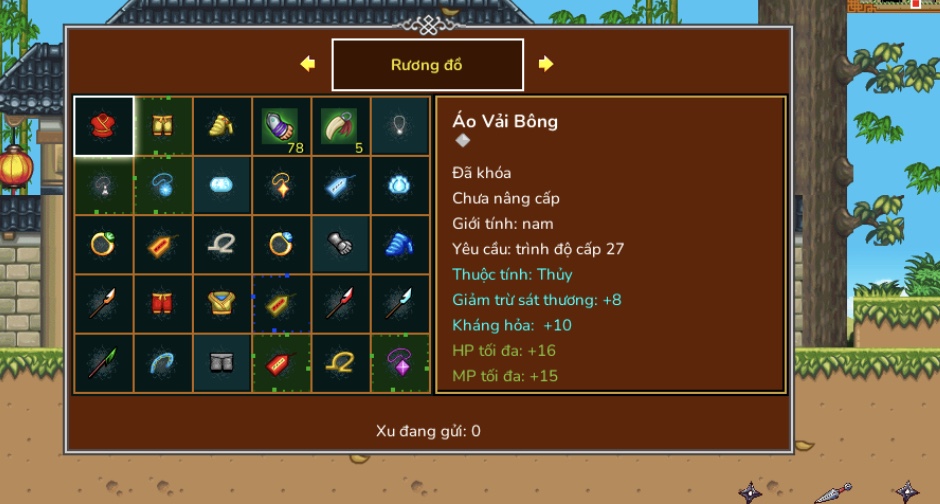Select the red shorts item slot

point(163,303)
